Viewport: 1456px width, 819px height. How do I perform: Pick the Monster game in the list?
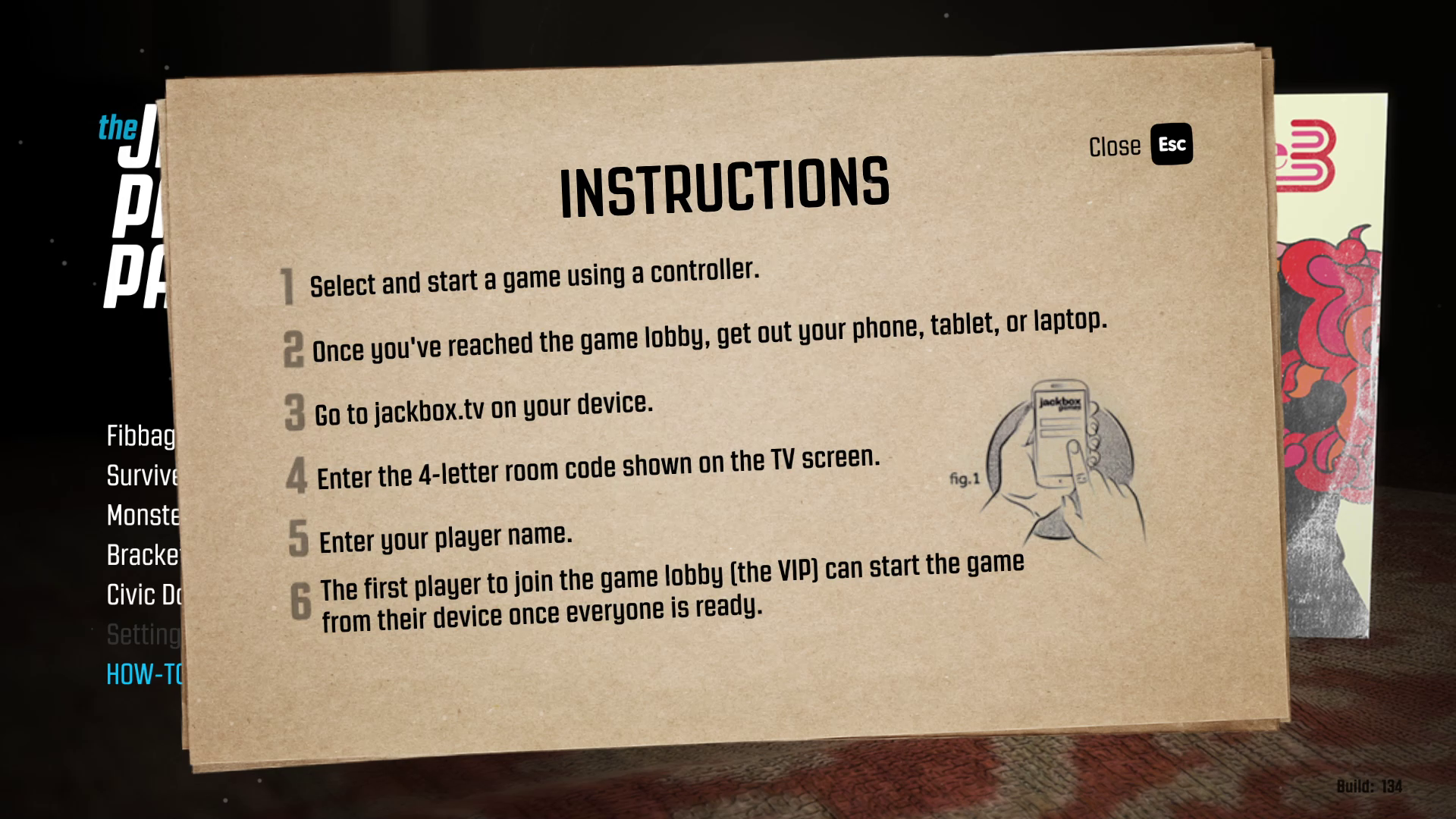143,516
